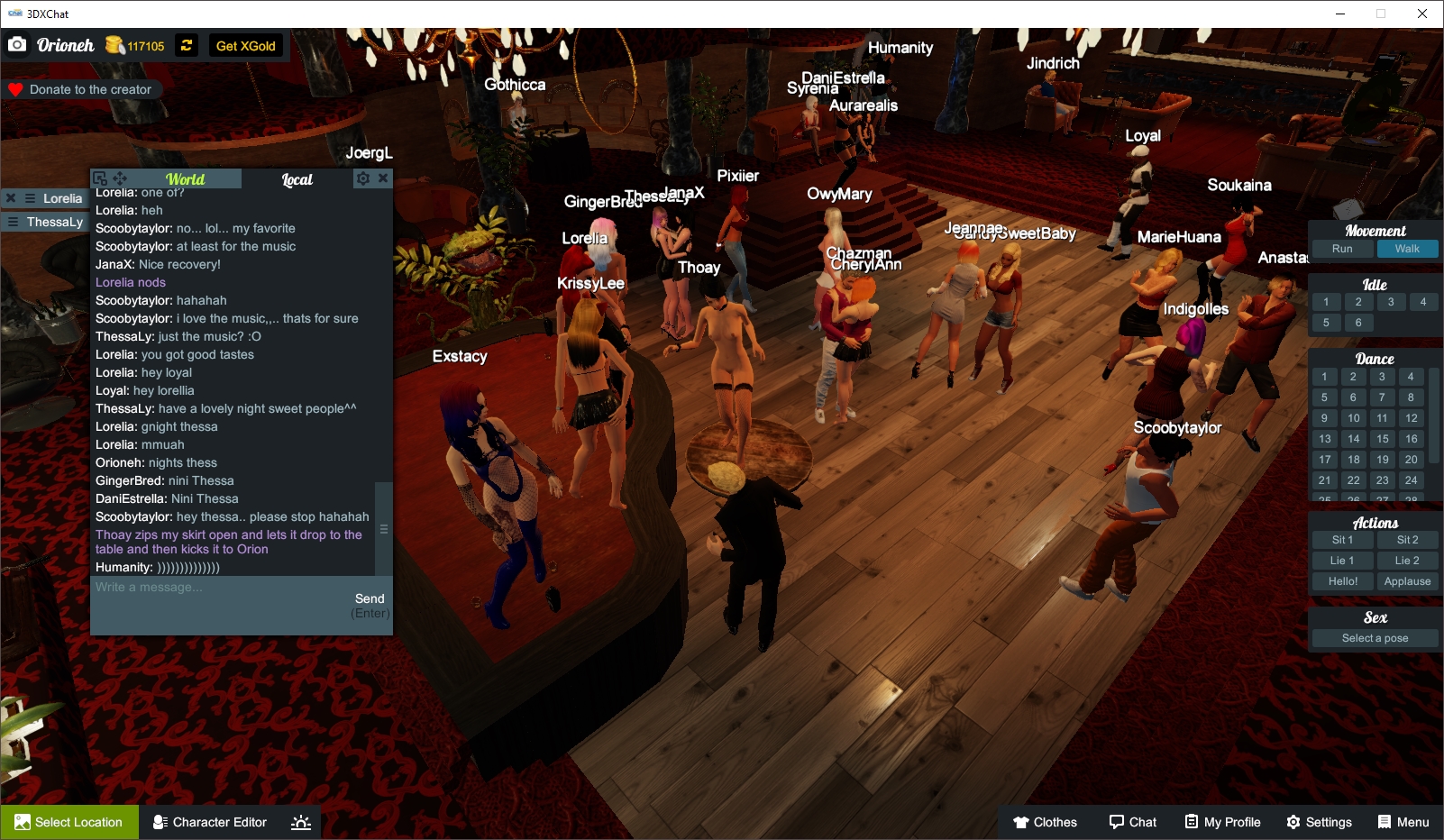The width and height of the screenshot is (1444, 840).
Task: Open the Clothes panel via the shirt icon
Action: coord(1021,822)
